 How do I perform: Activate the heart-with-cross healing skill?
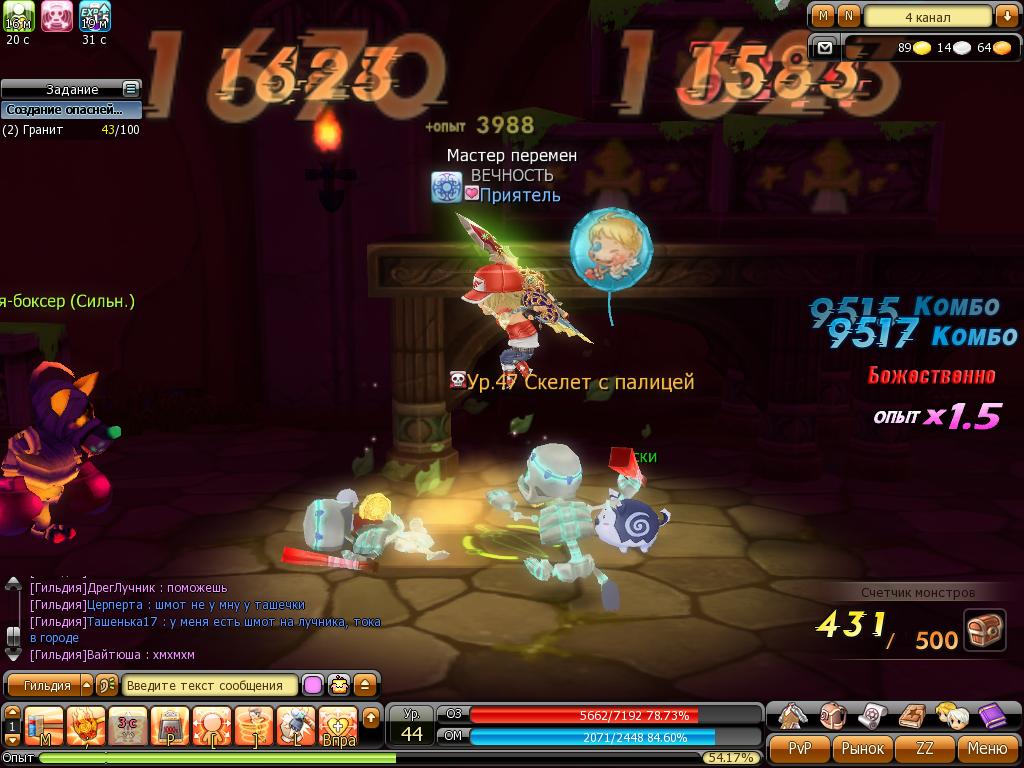pos(339,725)
